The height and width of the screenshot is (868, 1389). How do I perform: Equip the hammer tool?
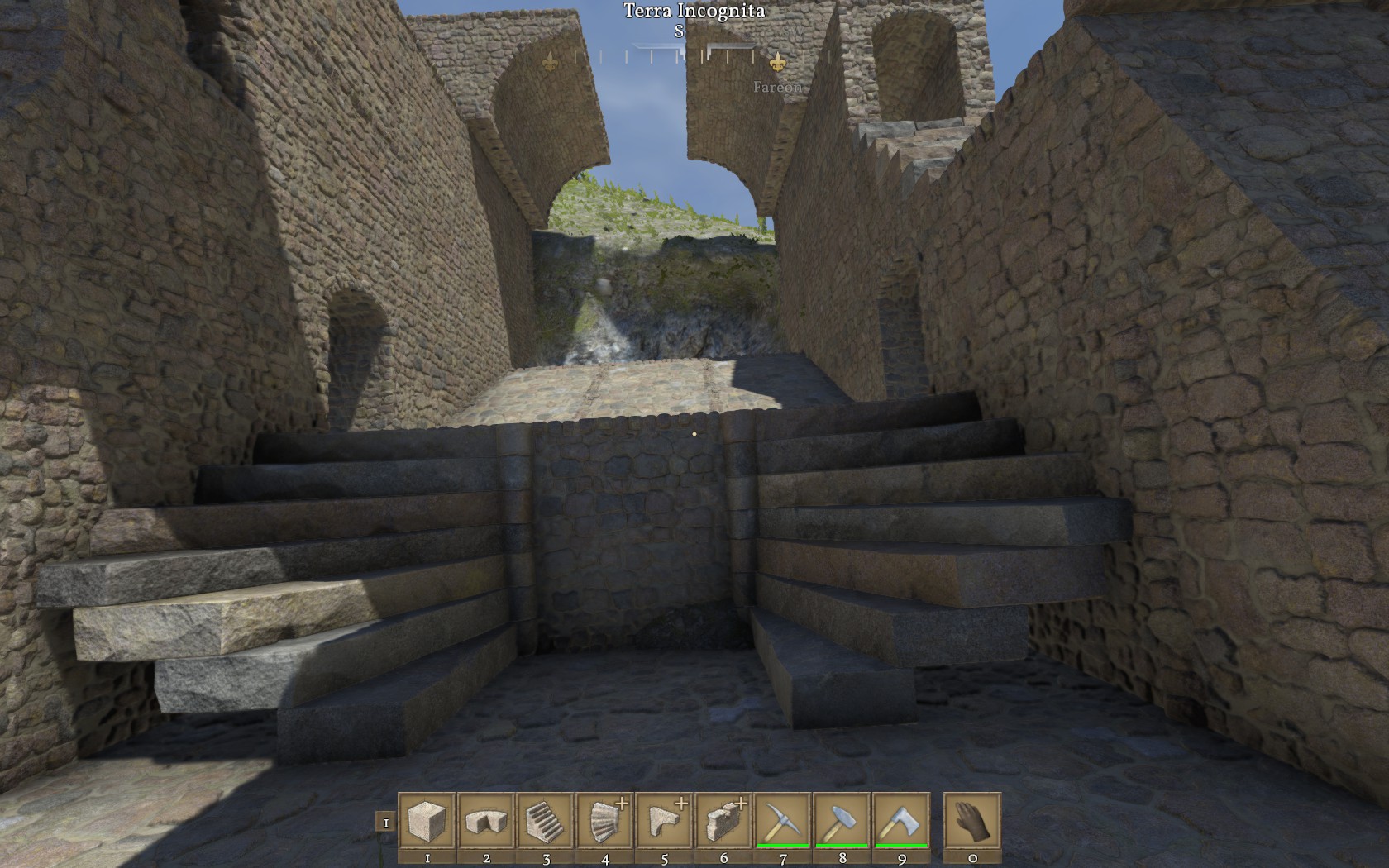tap(842, 821)
